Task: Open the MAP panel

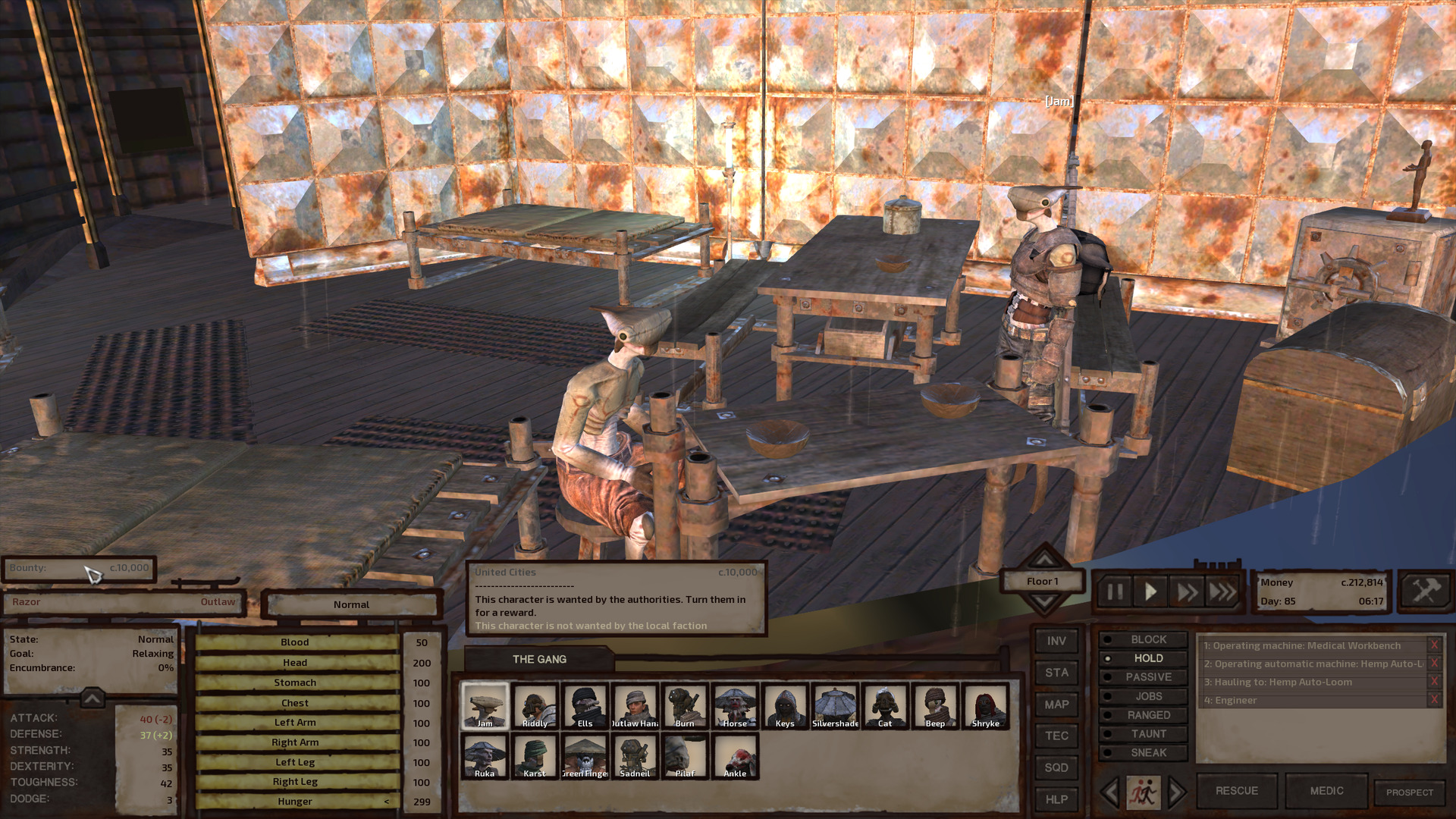Action: click(1056, 704)
